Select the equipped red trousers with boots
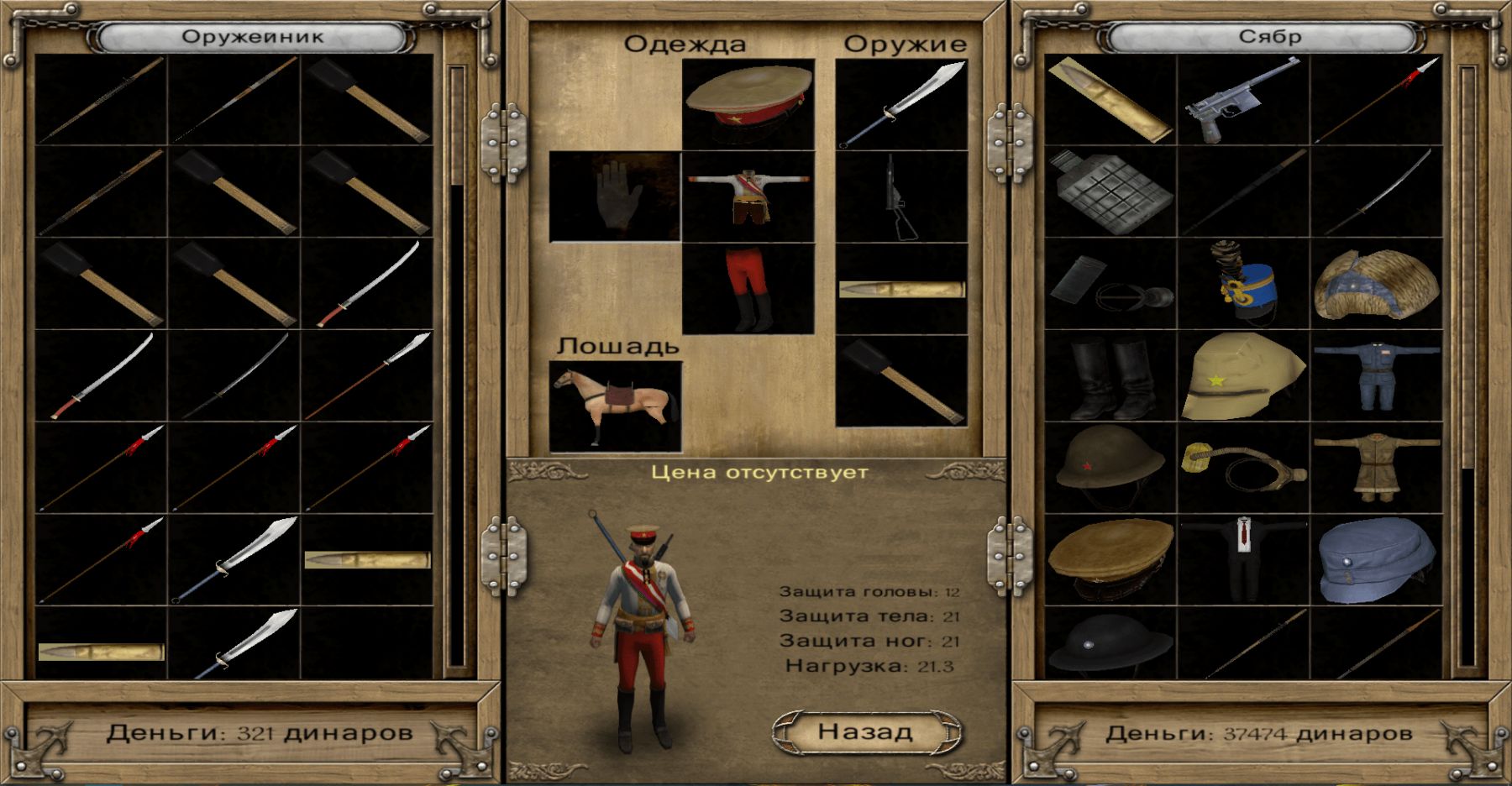This screenshot has width=1512, height=786. (x=748, y=289)
